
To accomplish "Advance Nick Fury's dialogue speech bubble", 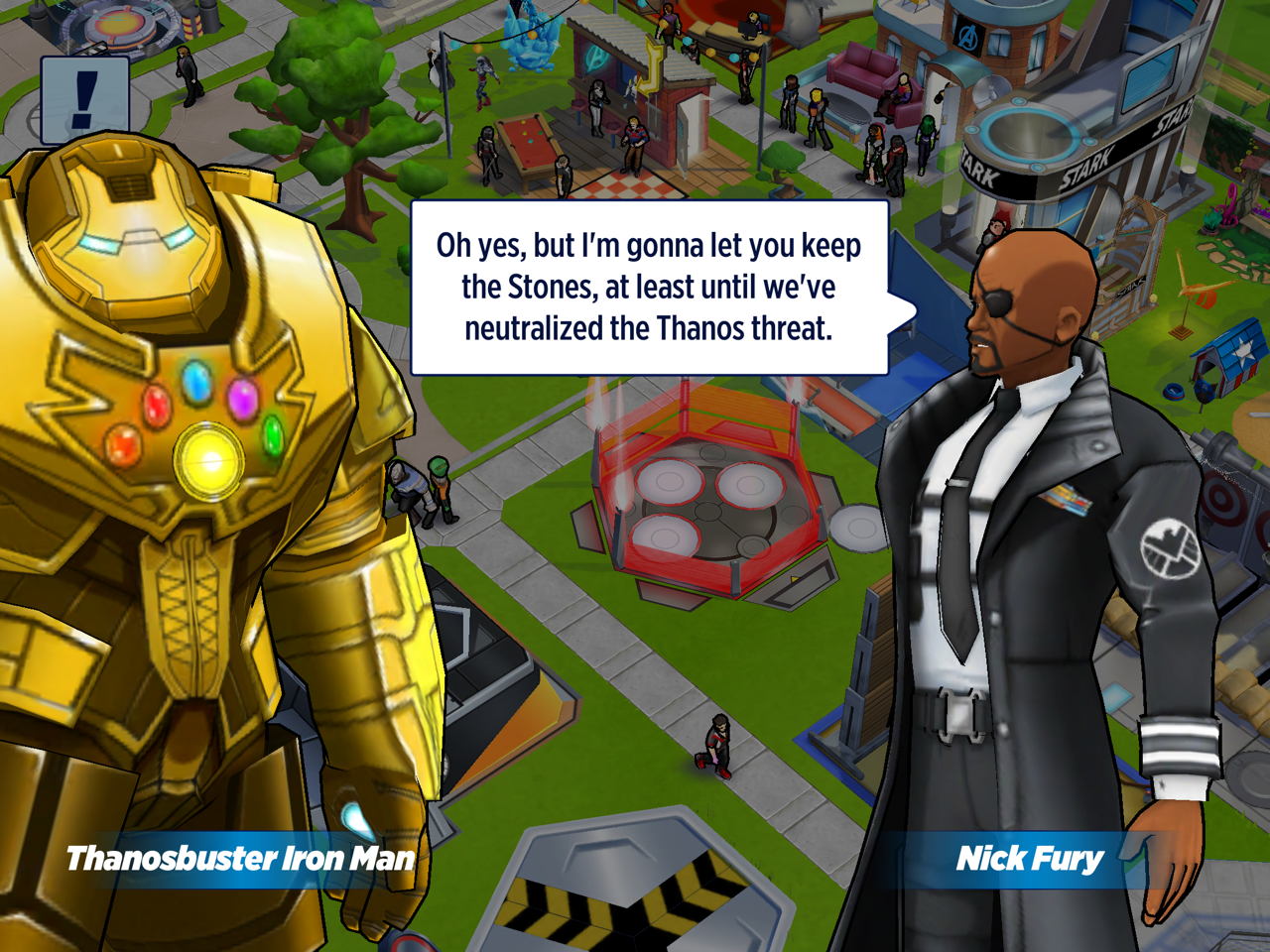I will (650, 288).
